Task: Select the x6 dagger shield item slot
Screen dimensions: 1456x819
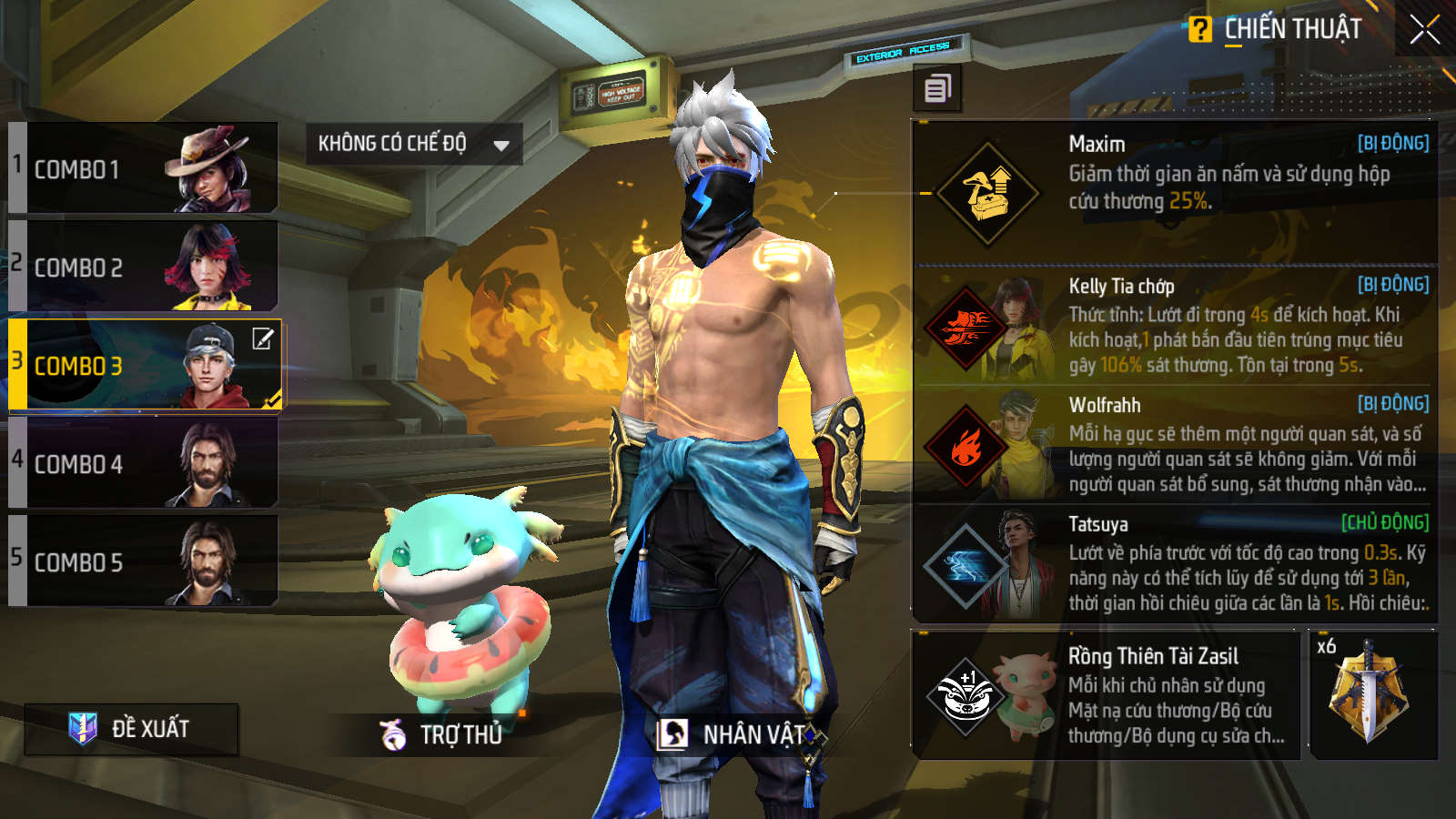Action: coord(1372,695)
